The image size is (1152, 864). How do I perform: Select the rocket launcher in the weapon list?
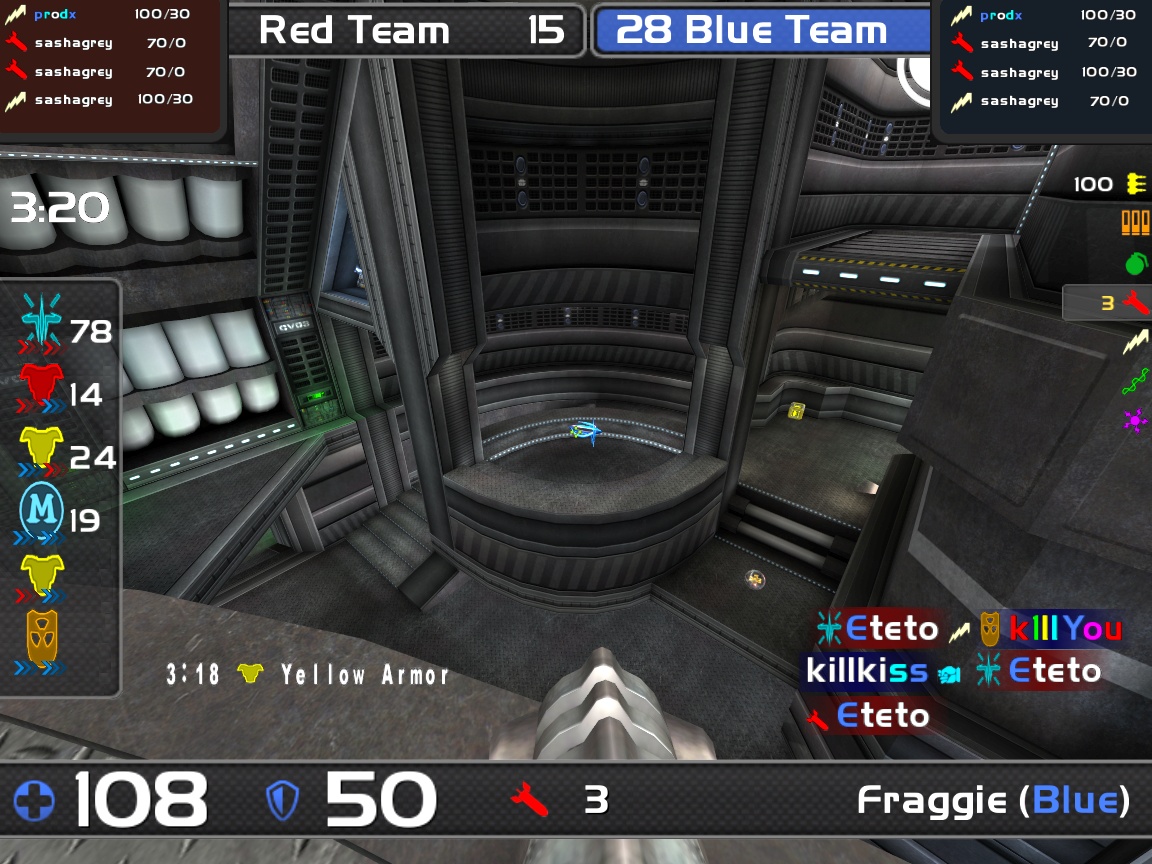click(1135, 302)
